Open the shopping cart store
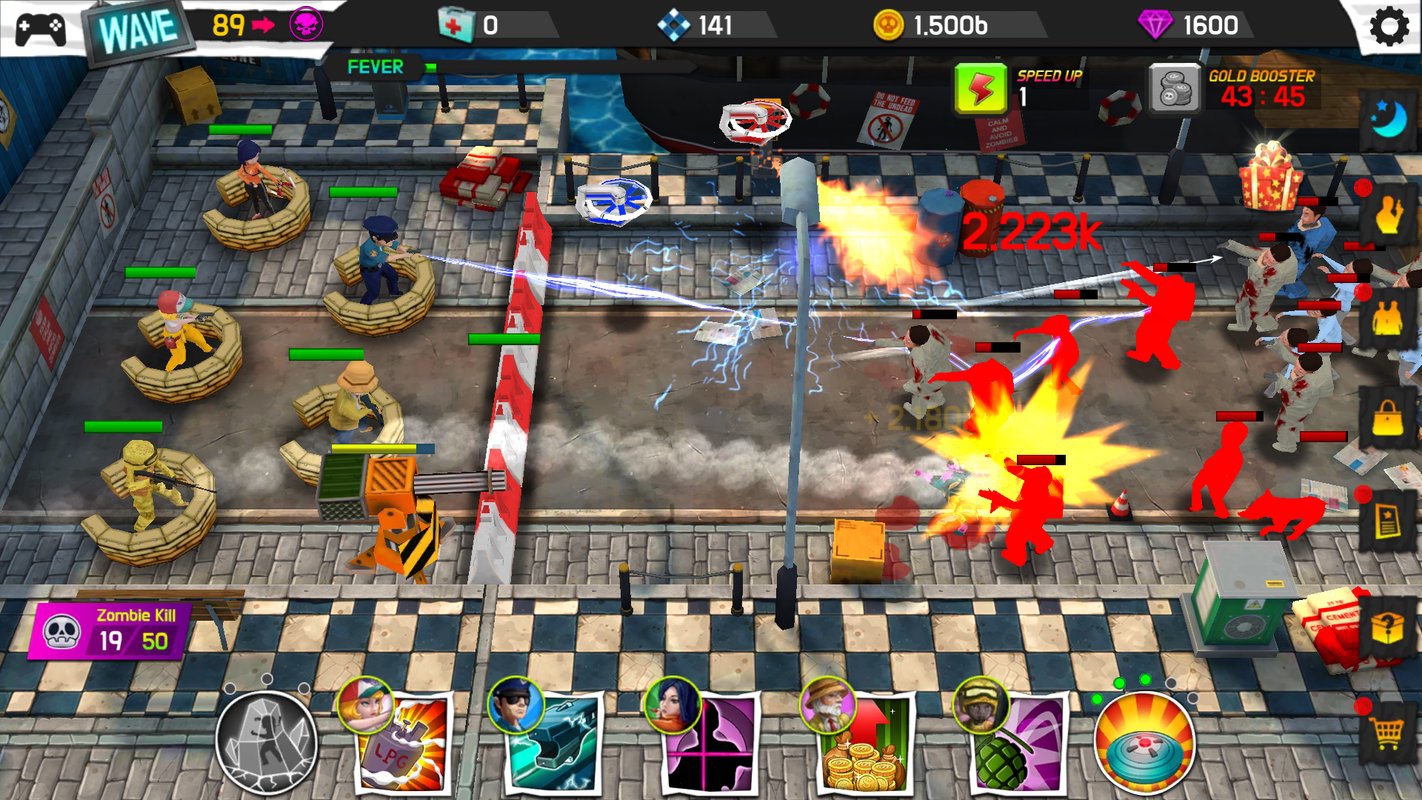 (1388, 736)
